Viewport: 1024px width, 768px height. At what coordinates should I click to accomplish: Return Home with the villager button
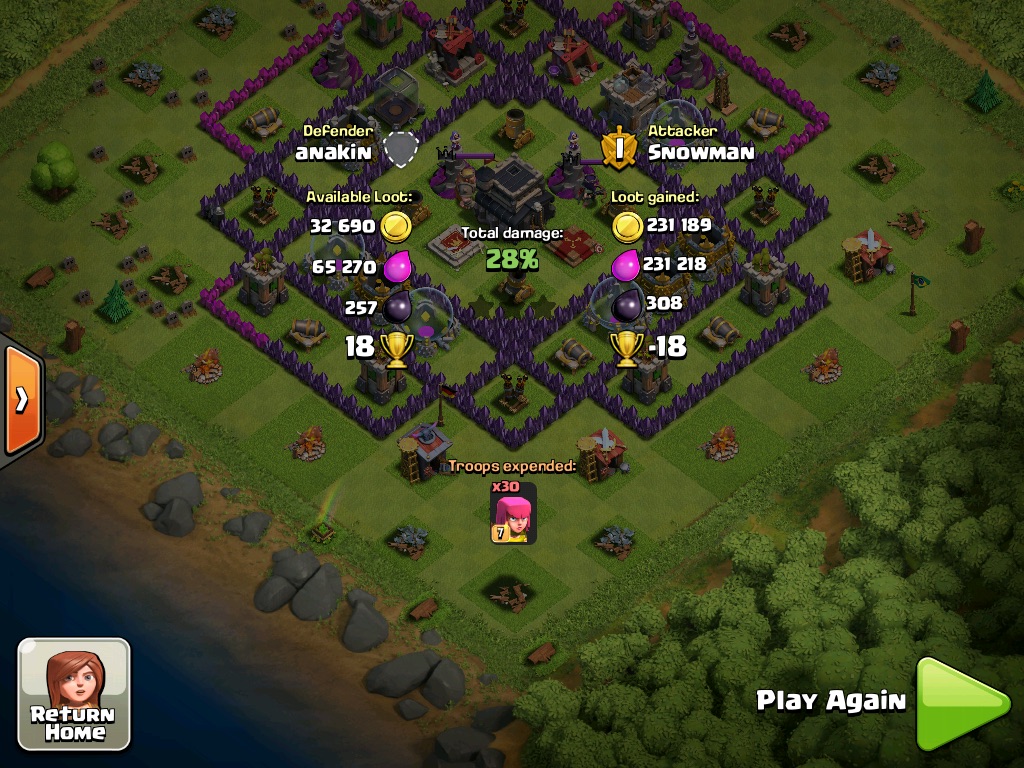click(x=74, y=695)
